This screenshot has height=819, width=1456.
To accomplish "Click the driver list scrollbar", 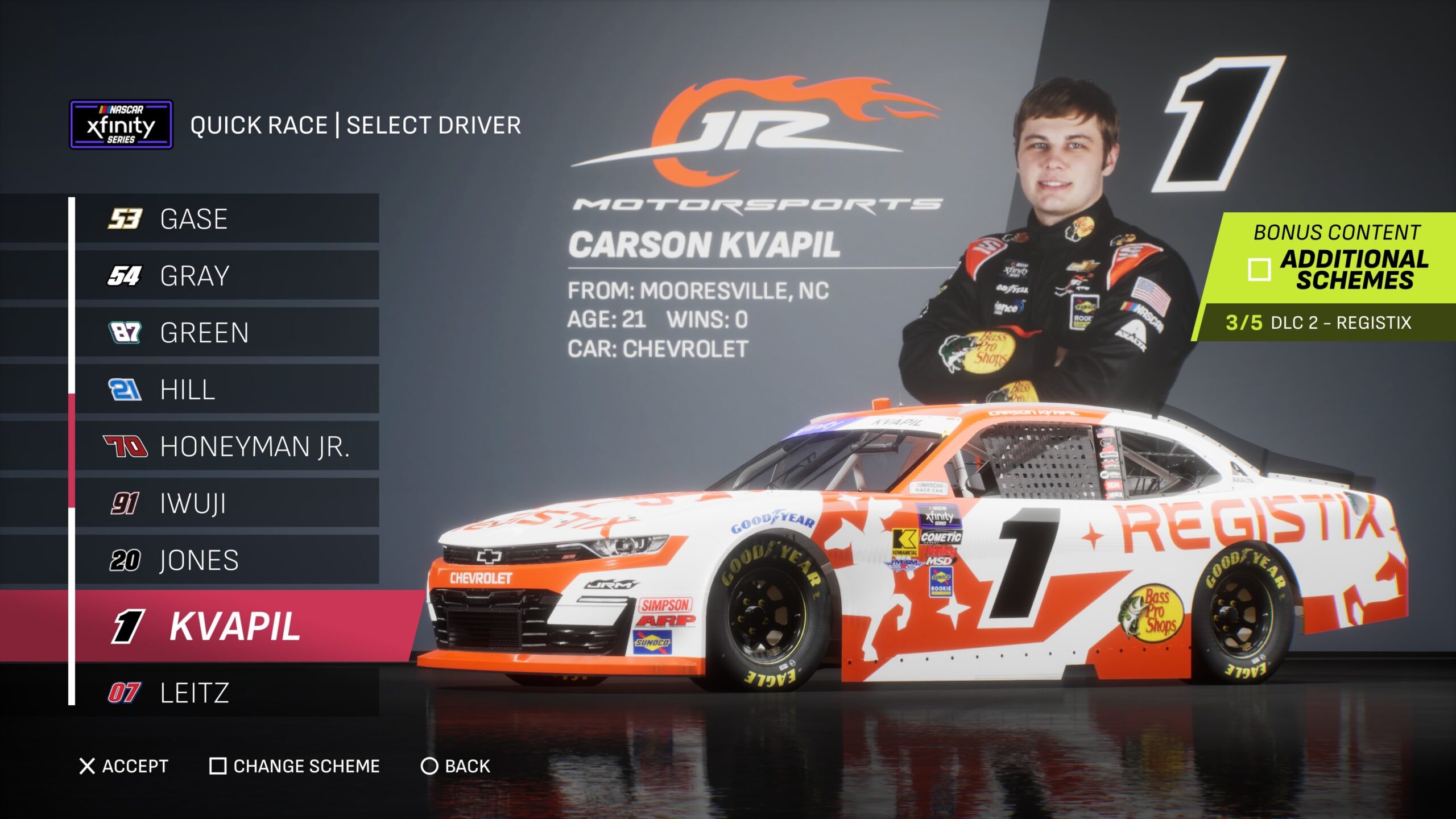I will (72, 449).
